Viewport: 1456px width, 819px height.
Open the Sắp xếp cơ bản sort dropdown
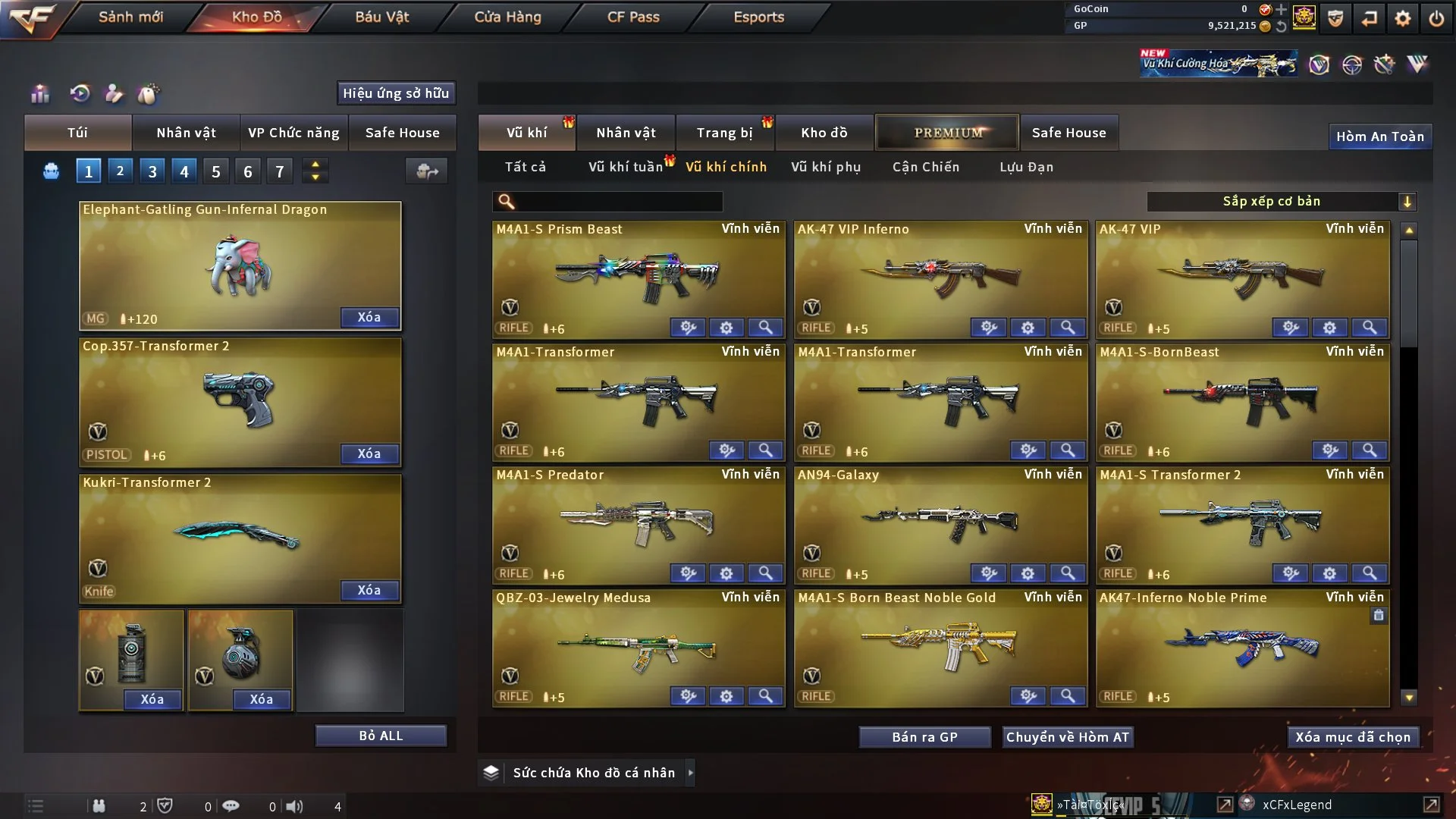(1281, 201)
